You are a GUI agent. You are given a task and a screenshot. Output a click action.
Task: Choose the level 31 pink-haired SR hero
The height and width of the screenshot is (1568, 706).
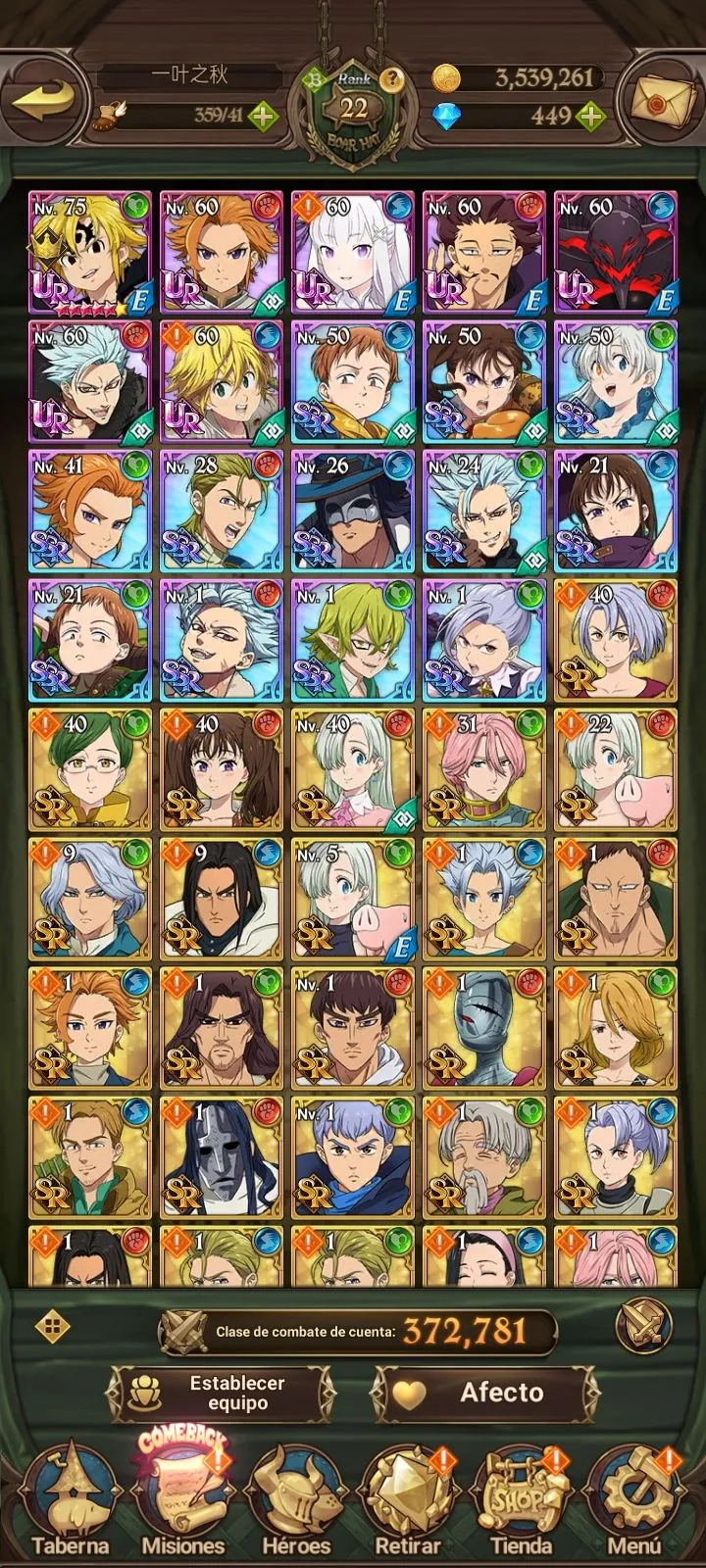coord(484,769)
